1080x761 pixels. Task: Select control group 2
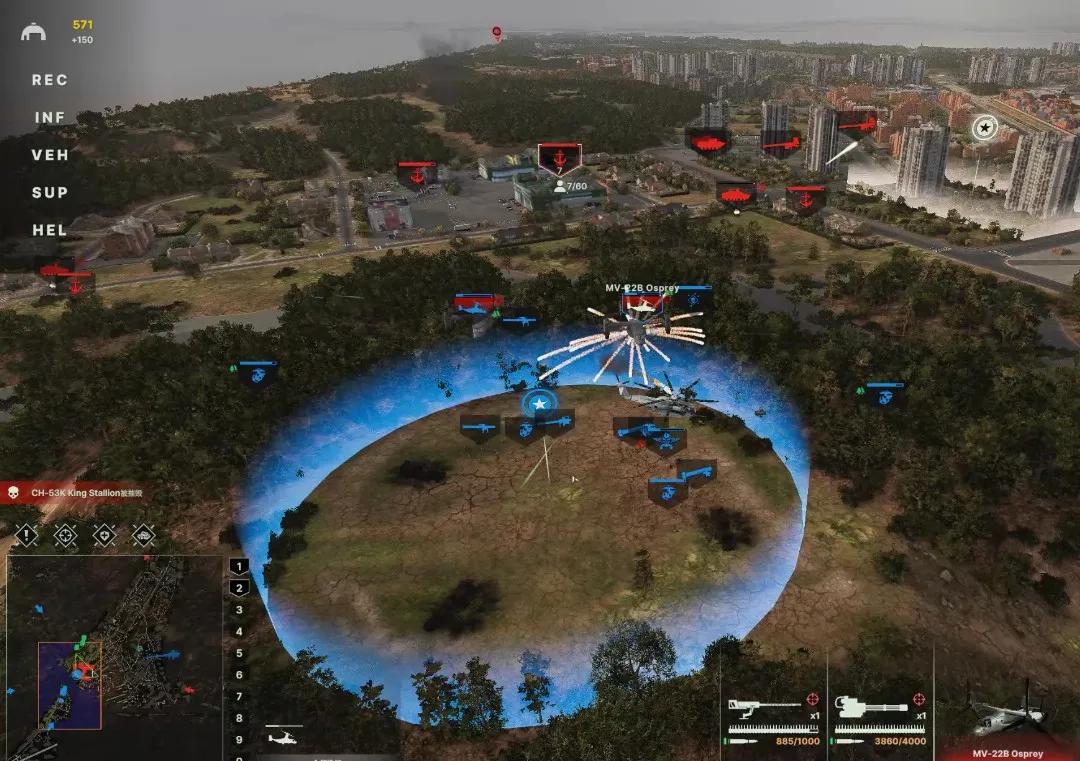(x=239, y=588)
